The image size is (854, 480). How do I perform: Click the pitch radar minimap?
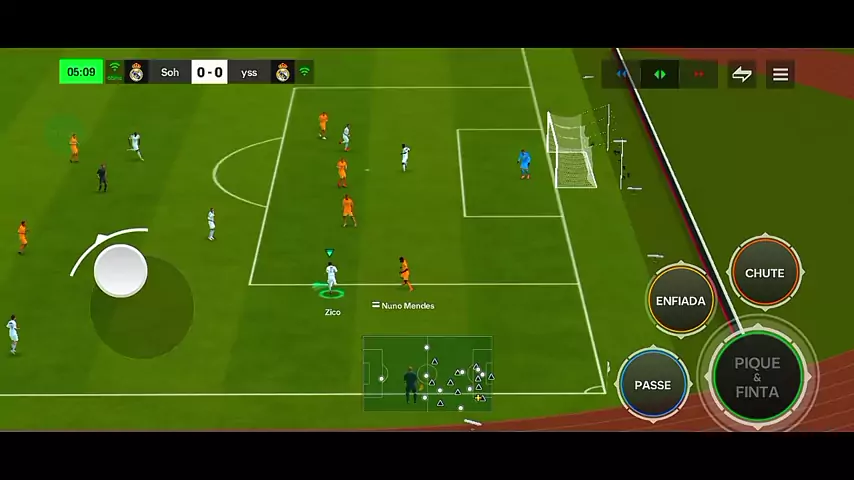pos(428,373)
